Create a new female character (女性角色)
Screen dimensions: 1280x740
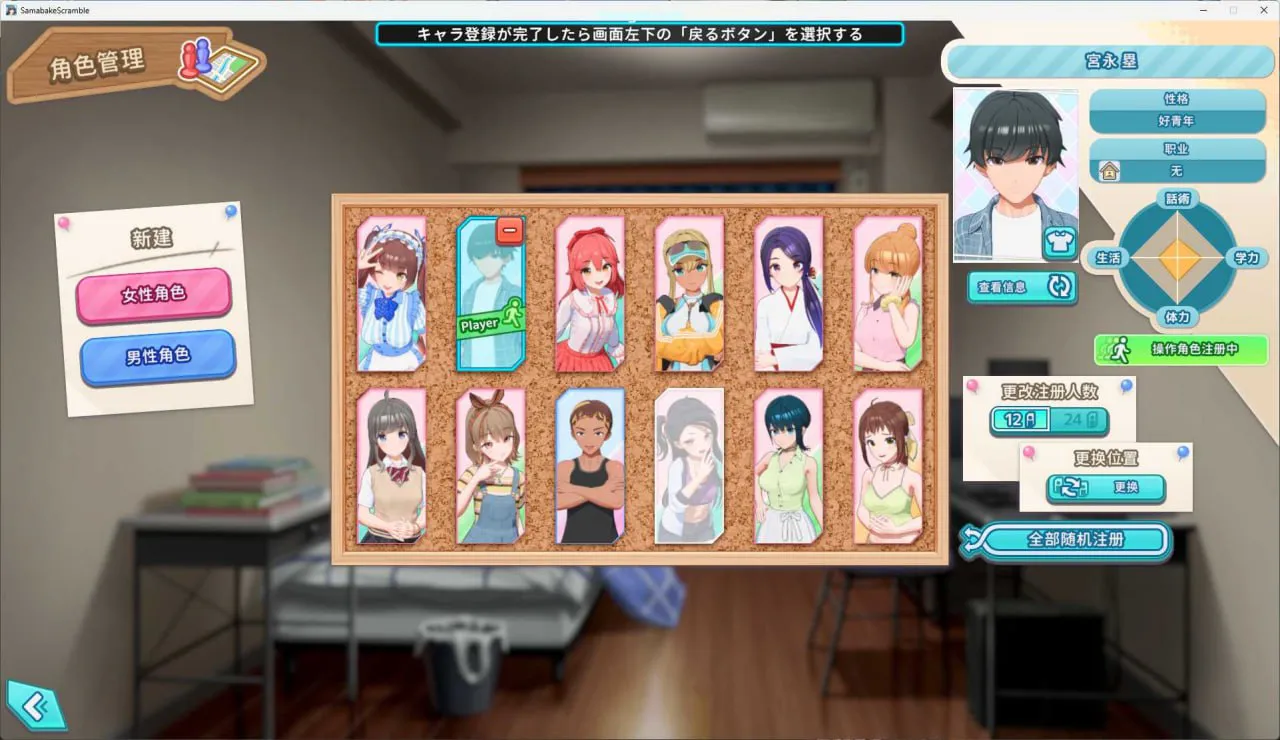[153, 295]
